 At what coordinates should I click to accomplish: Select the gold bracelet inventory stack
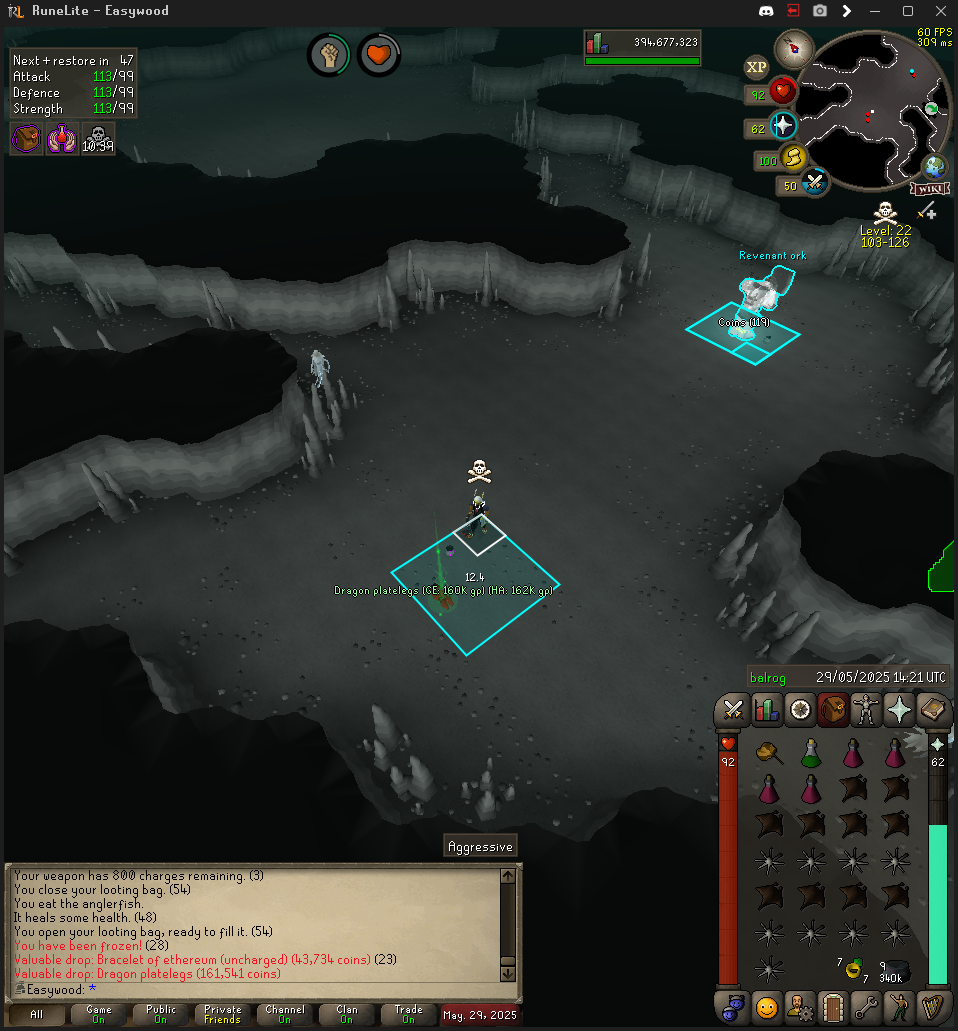click(x=853, y=967)
